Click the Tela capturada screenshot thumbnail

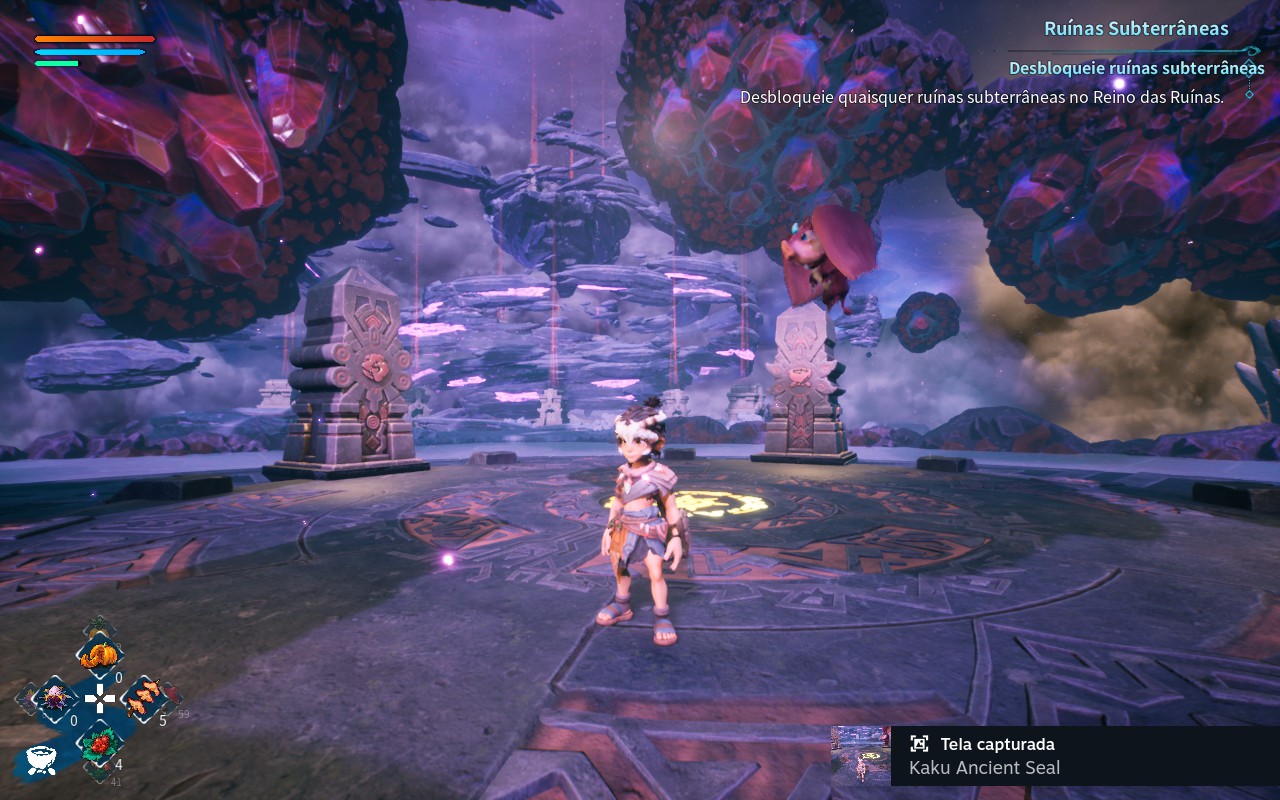tap(860, 755)
